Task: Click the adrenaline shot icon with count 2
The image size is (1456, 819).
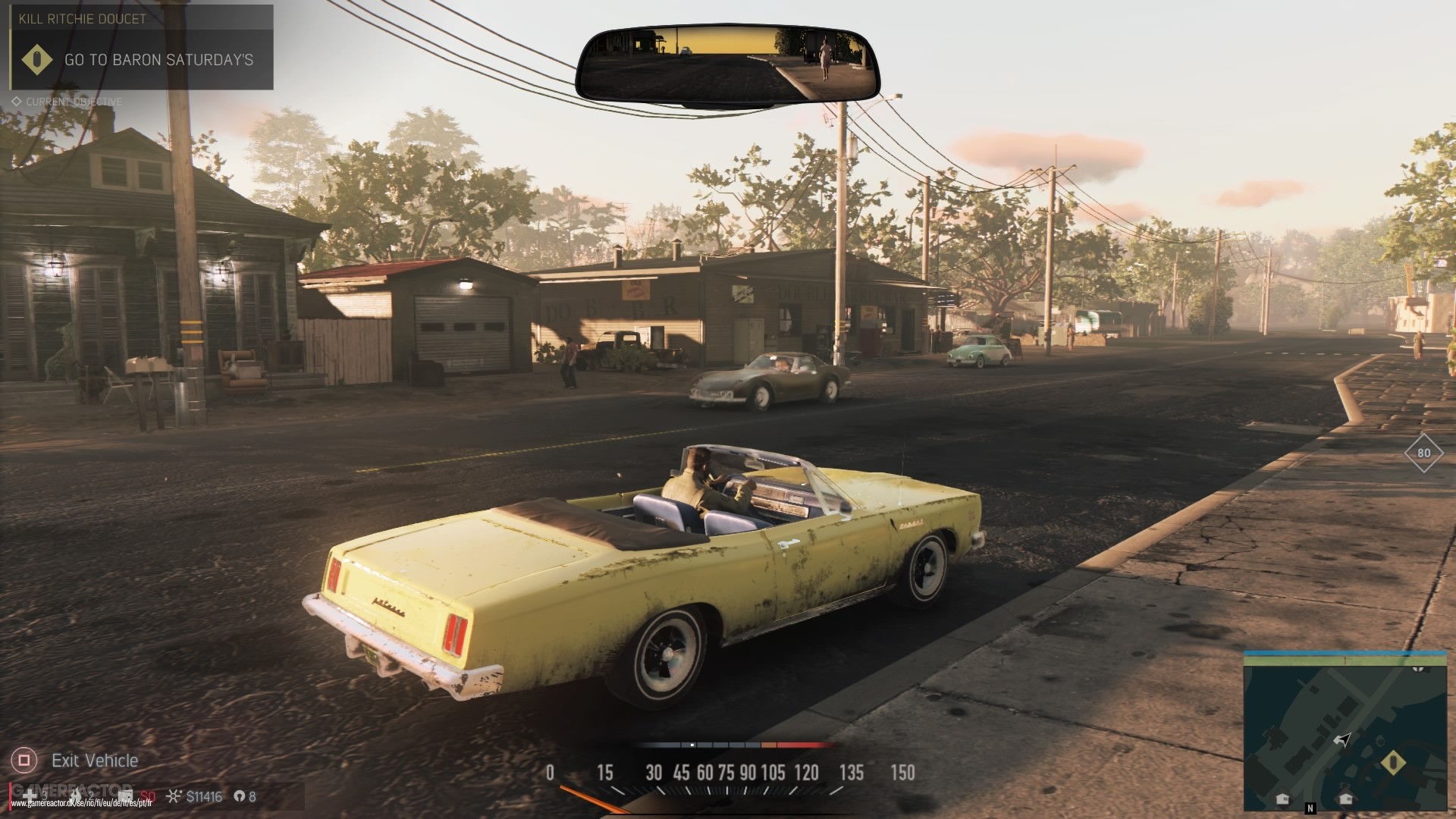Action: (x=77, y=795)
